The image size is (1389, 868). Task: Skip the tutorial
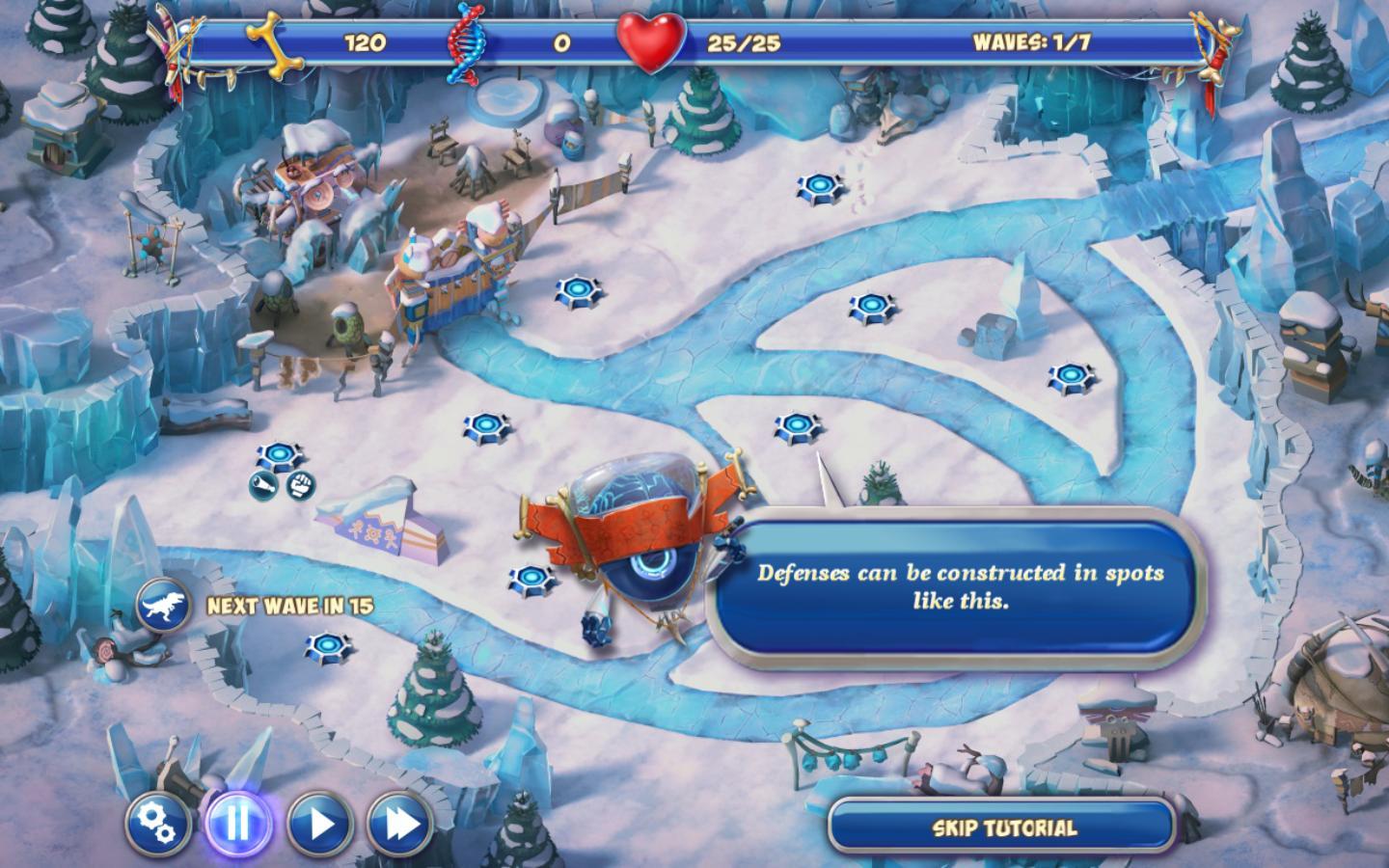(x=1003, y=827)
